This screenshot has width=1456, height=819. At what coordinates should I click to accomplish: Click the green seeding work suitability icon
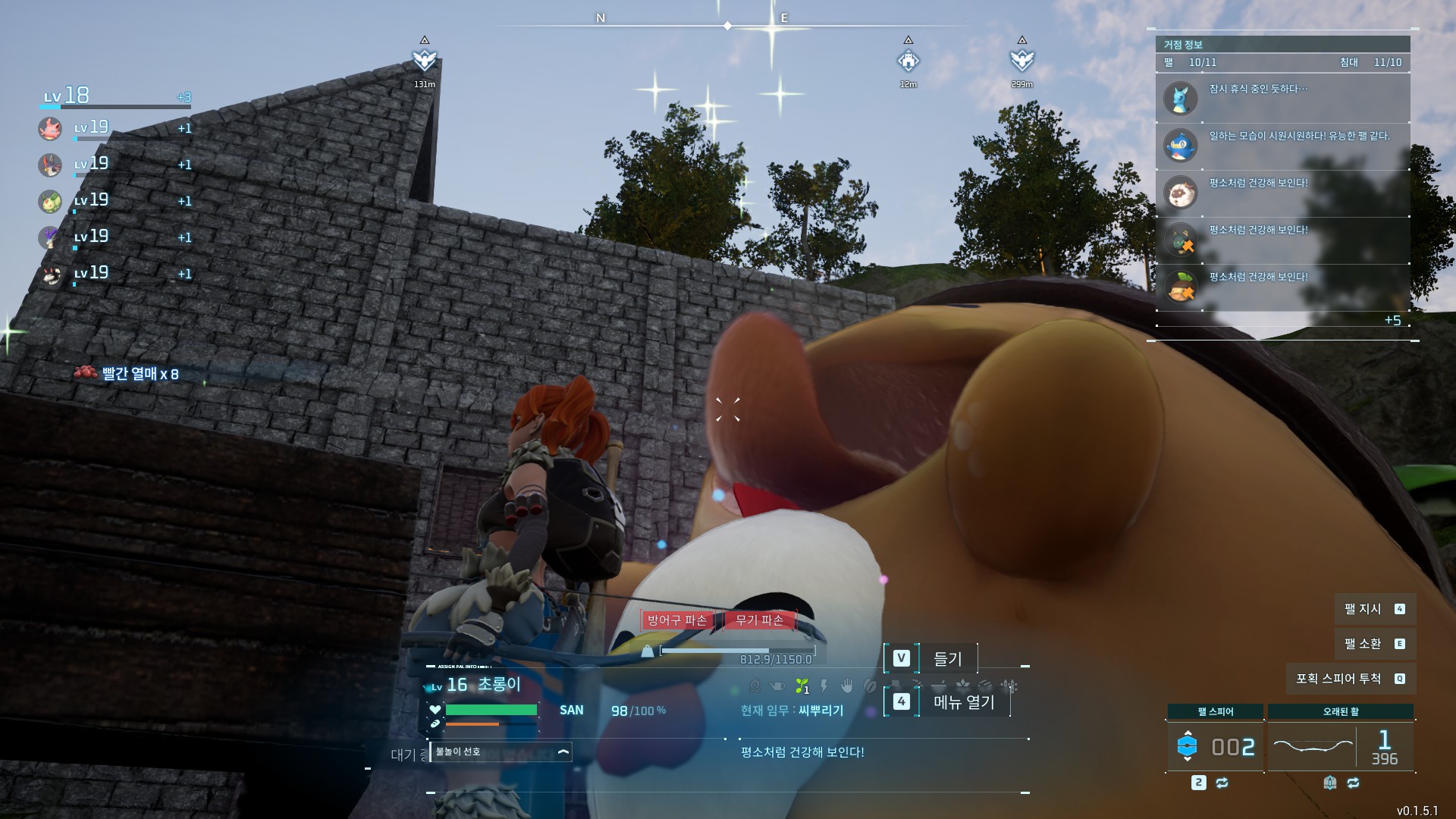coord(801,686)
